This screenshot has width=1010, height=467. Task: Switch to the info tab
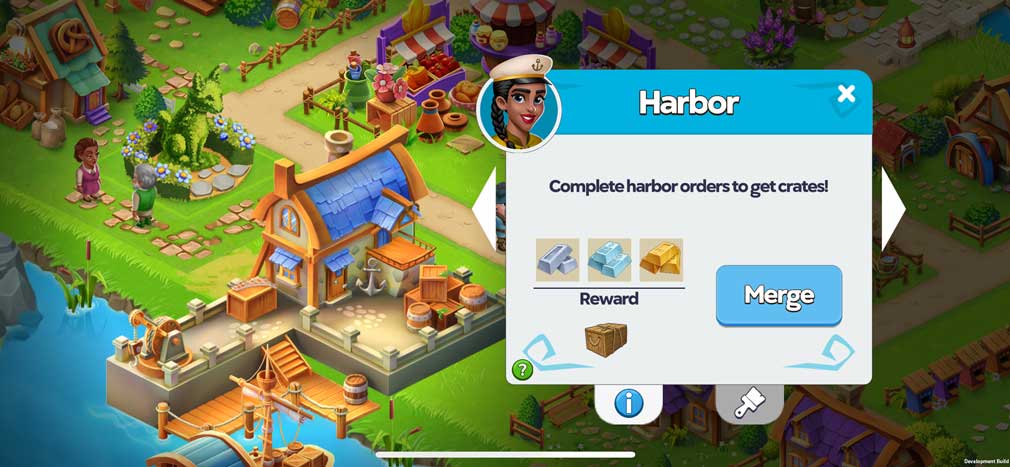pos(628,403)
